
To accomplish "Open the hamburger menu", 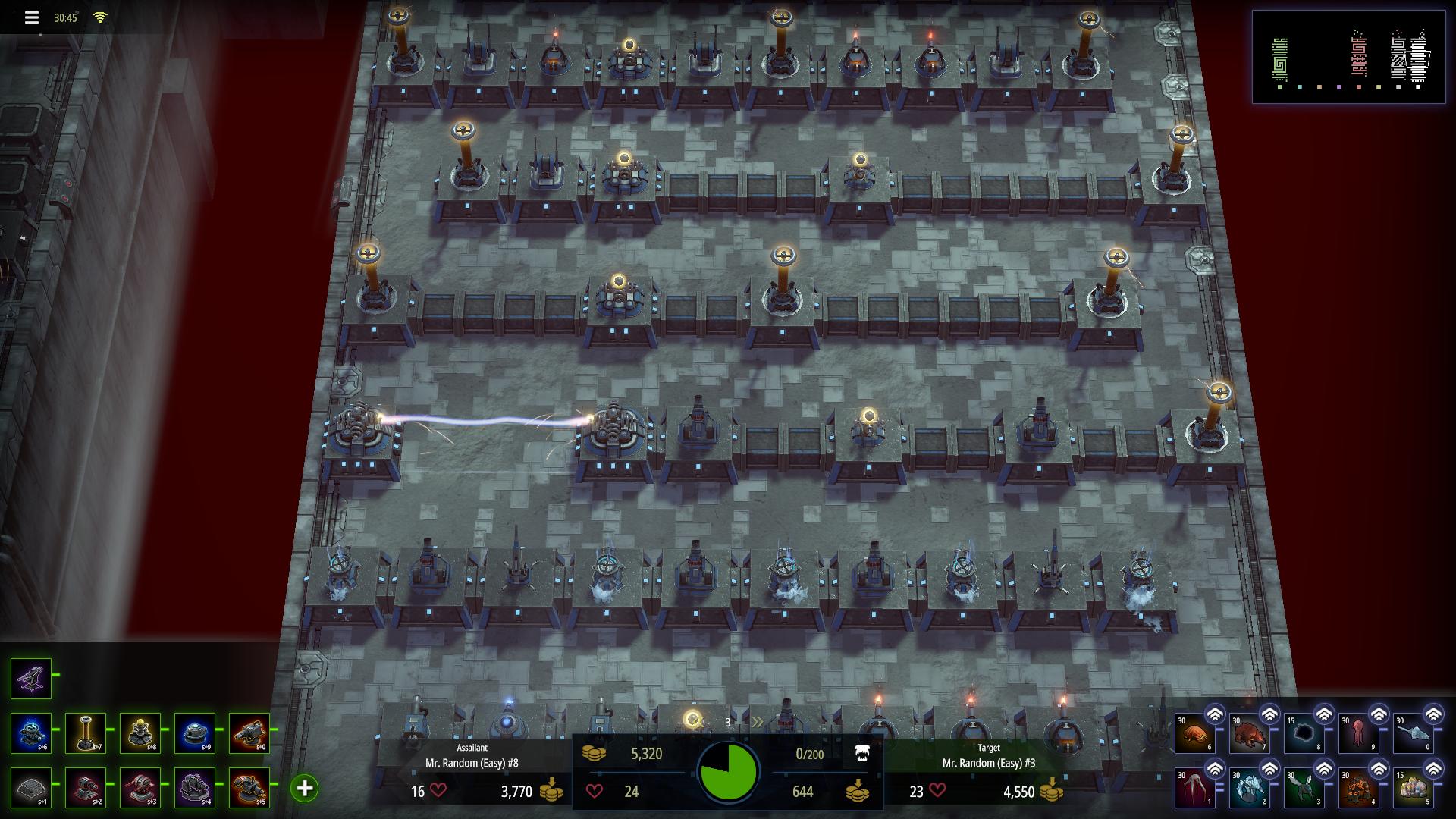I will click(31, 17).
